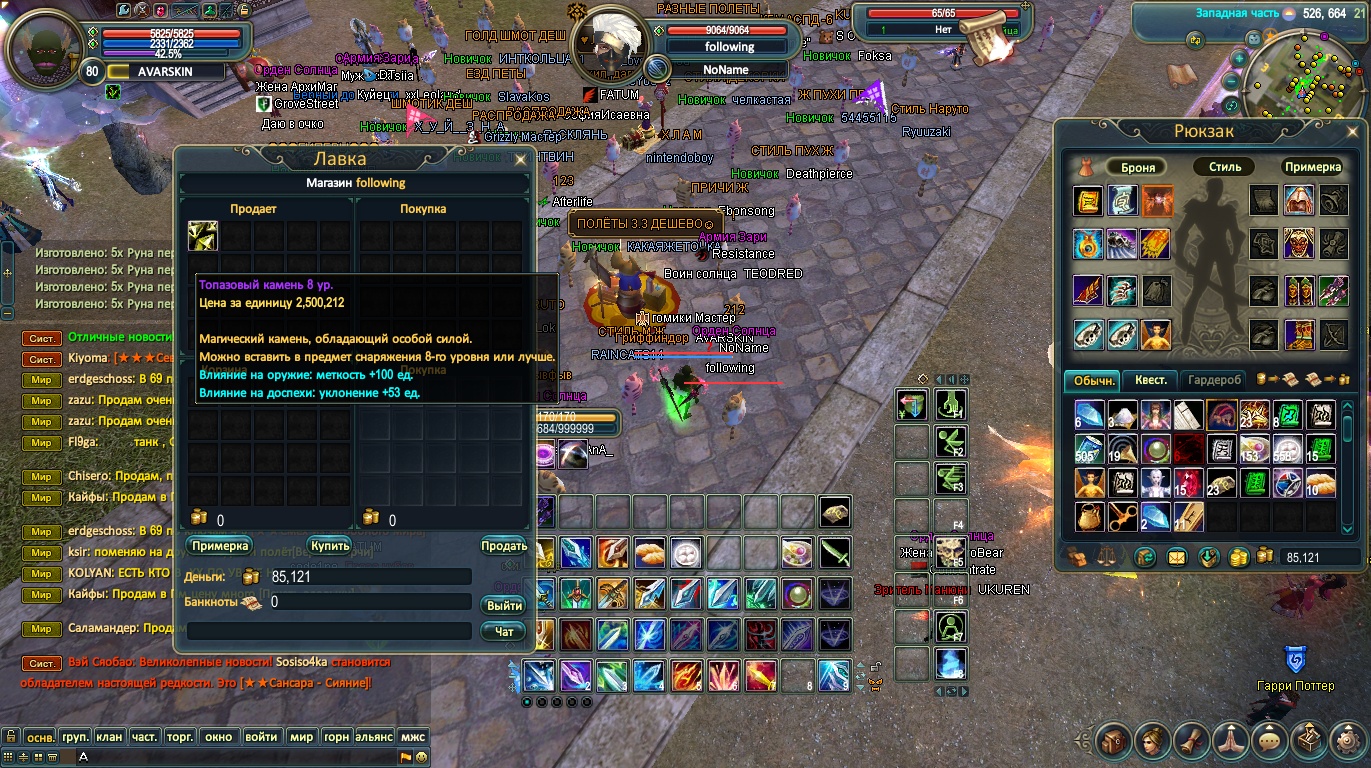Click the Продать button in the shop
The width and height of the screenshot is (1371, 768).
point(504,546)
